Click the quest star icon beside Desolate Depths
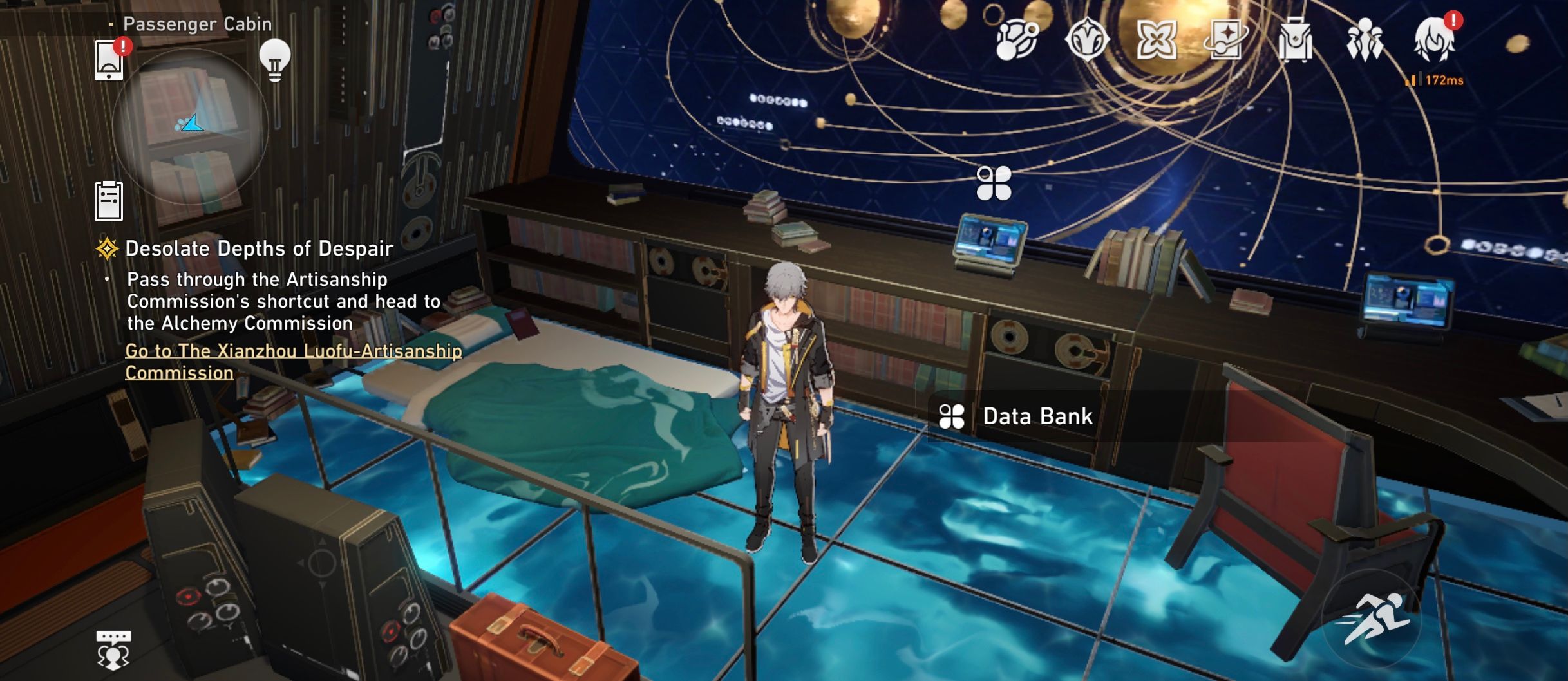The width and height of the screenshot is (1568, 681). tap(106, 248)
